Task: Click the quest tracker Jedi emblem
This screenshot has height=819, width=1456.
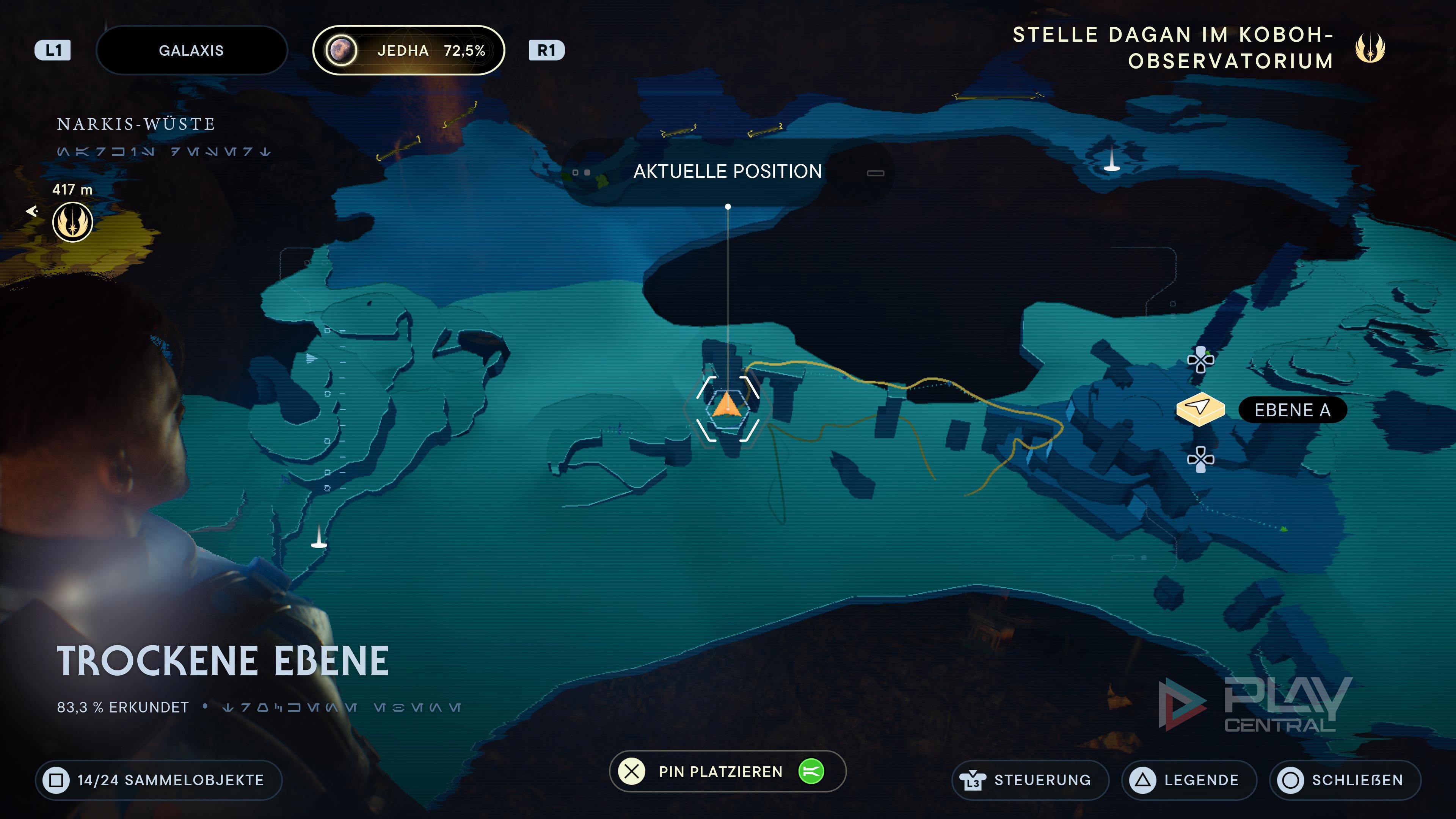Action: tap(1370, 48)
